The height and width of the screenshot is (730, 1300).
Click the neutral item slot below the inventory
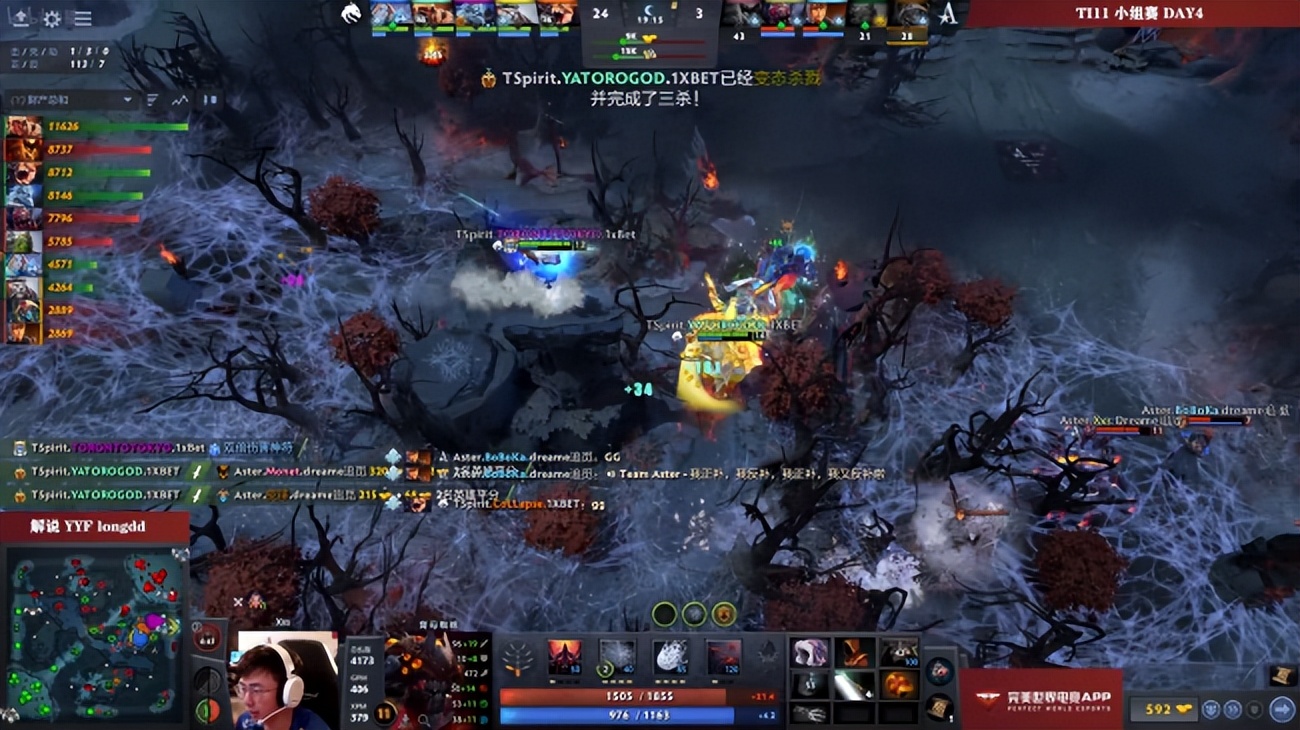[x=938, y=670]
